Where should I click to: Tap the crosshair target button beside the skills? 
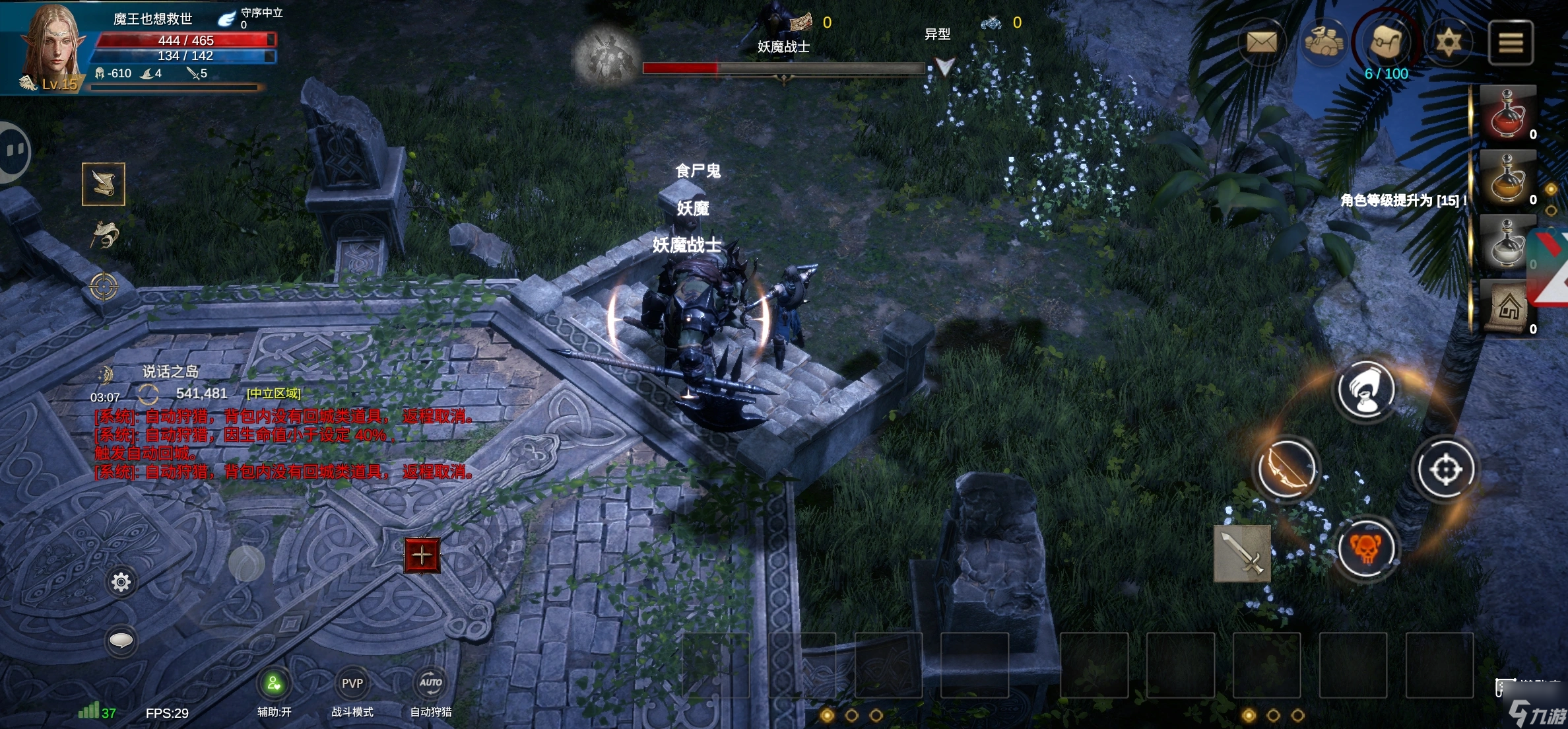click(1445, 469)
